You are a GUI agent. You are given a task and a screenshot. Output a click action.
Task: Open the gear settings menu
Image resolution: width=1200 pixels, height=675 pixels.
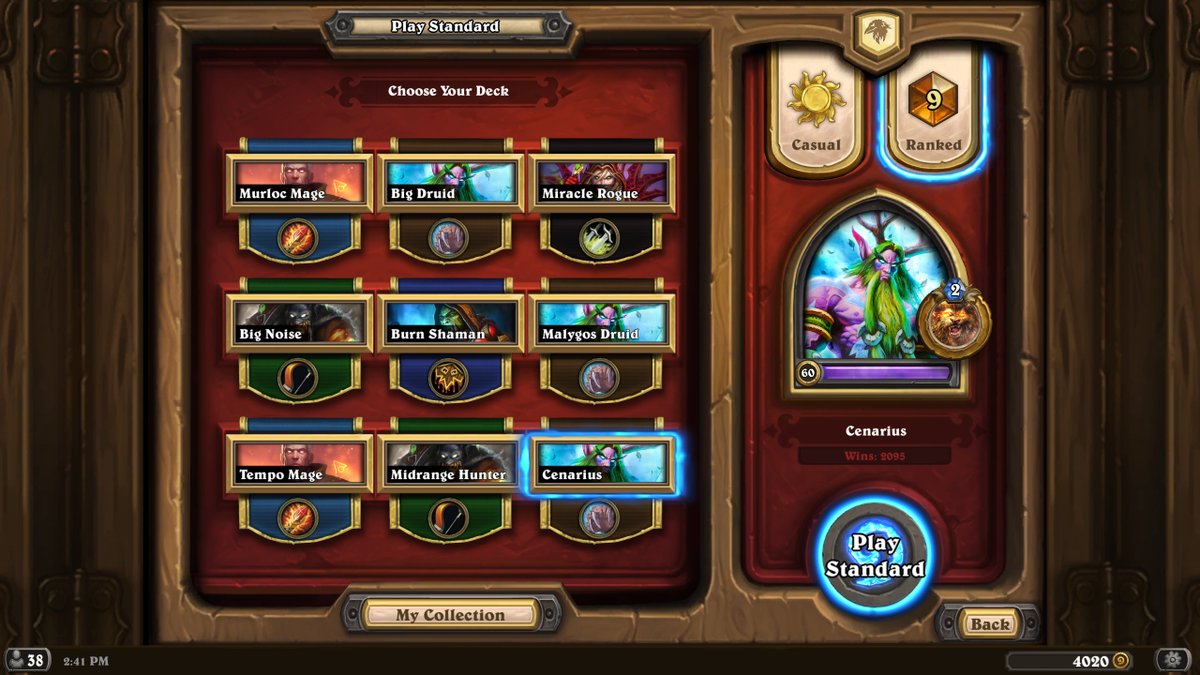pos(1172,660)
